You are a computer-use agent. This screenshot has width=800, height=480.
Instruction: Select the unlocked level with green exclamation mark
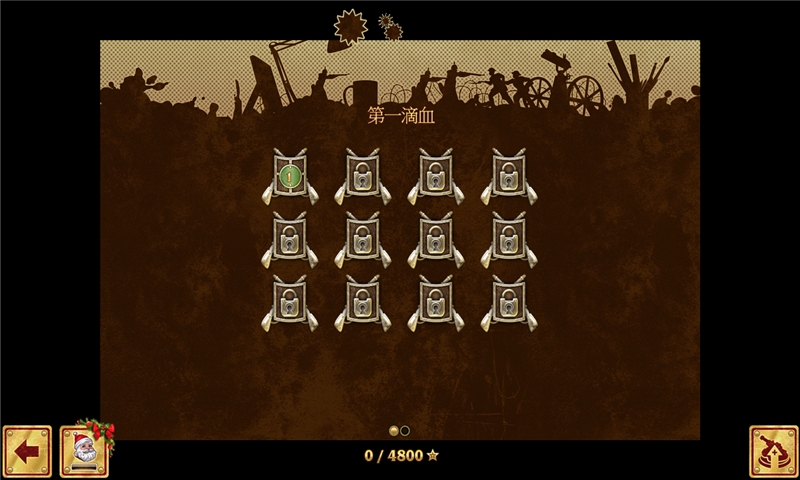pos(290,177)
